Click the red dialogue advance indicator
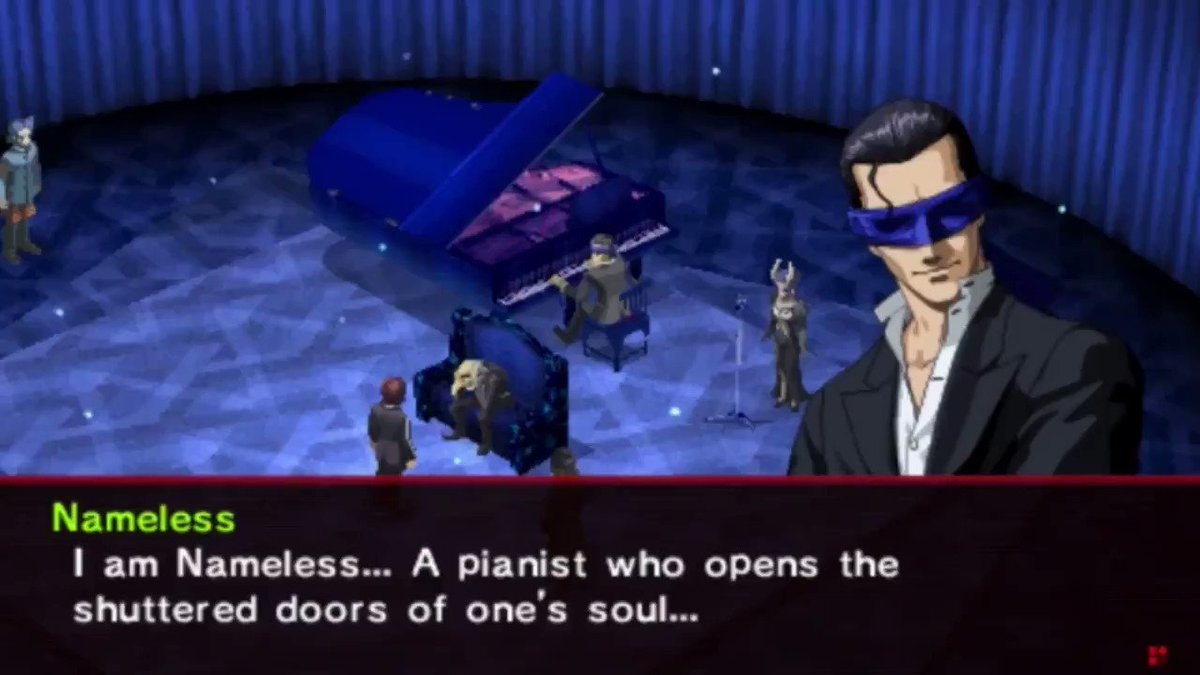 1157,656
